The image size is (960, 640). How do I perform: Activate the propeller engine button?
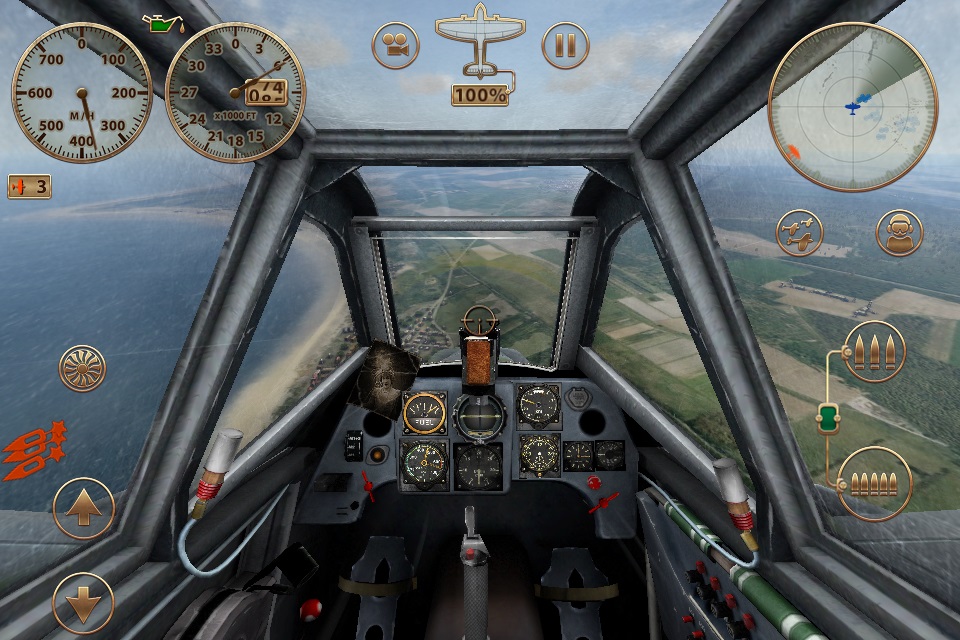(x=83, y=368)
